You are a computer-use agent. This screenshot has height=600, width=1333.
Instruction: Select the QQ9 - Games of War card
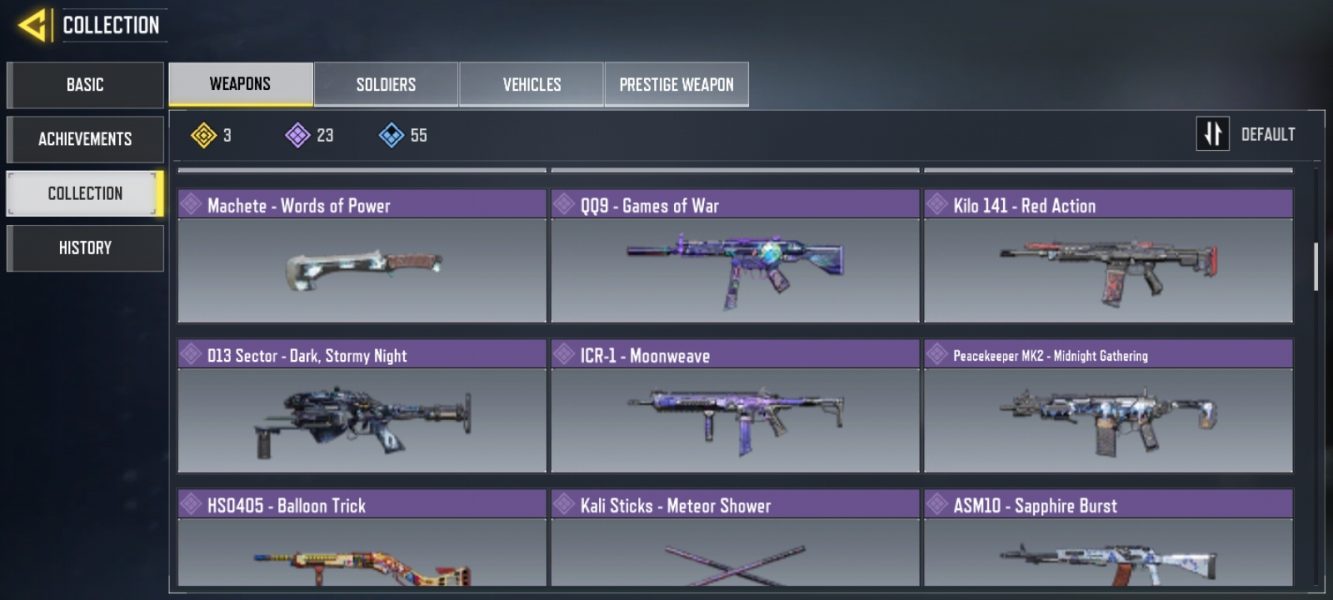click(x=735, y=256)
